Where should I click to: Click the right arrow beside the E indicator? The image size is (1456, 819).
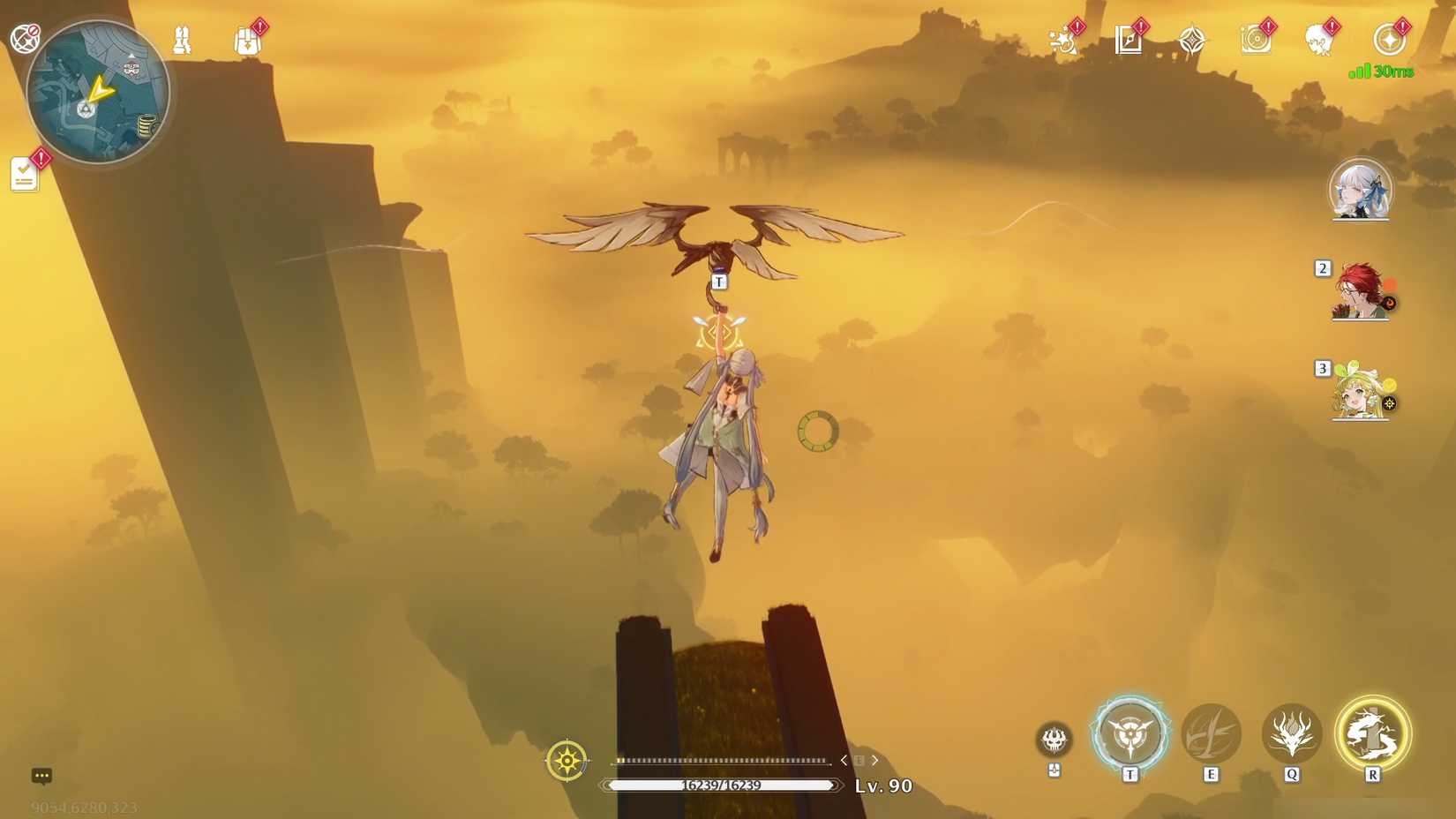tap(874, 759)
